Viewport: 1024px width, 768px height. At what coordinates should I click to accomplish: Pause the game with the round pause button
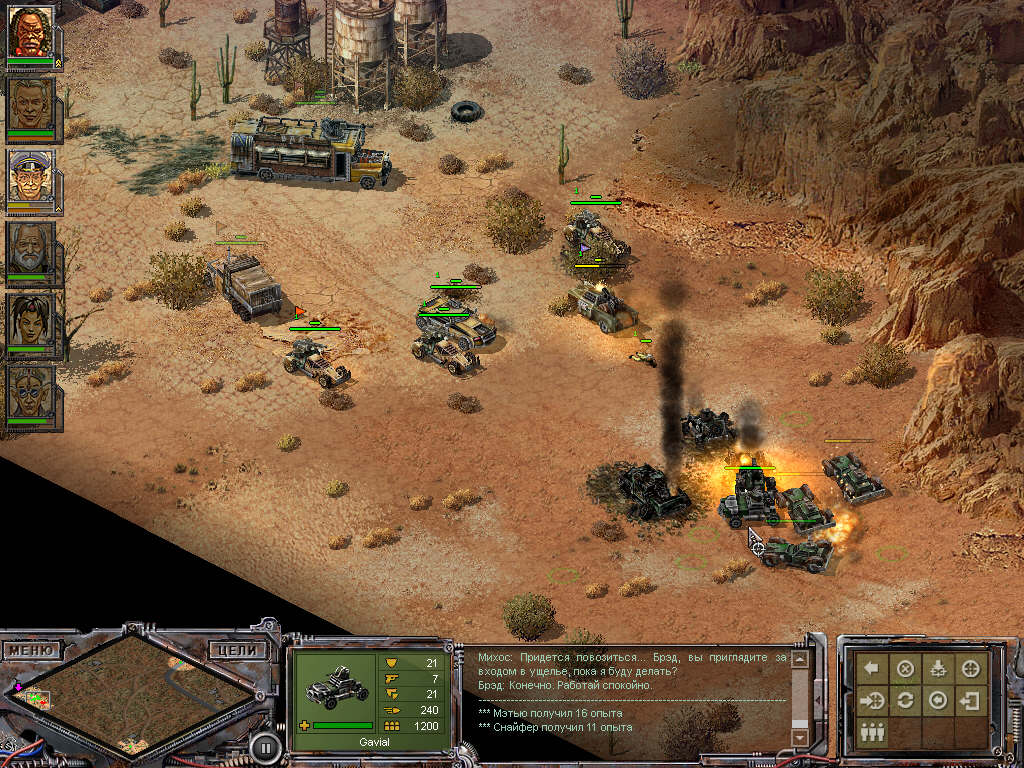pyautogui.click(x=265, y=745)
